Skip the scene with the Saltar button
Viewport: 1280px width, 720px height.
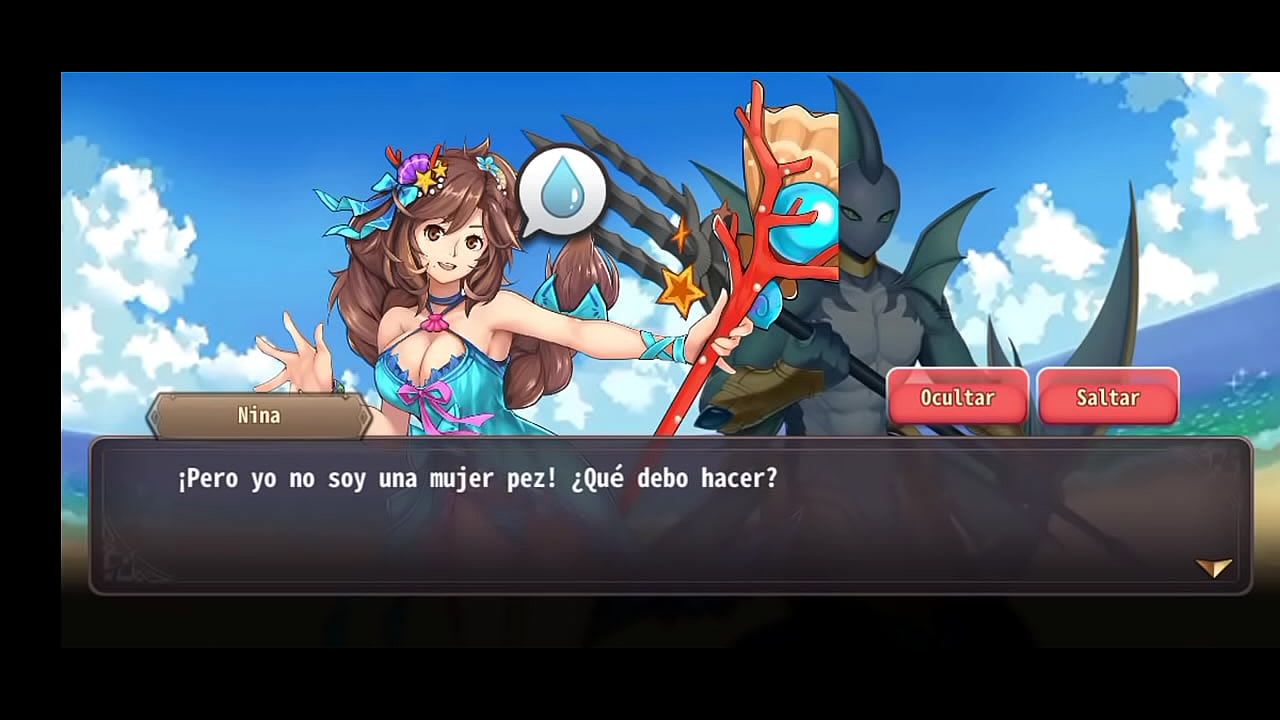[x=1107, y=397]
